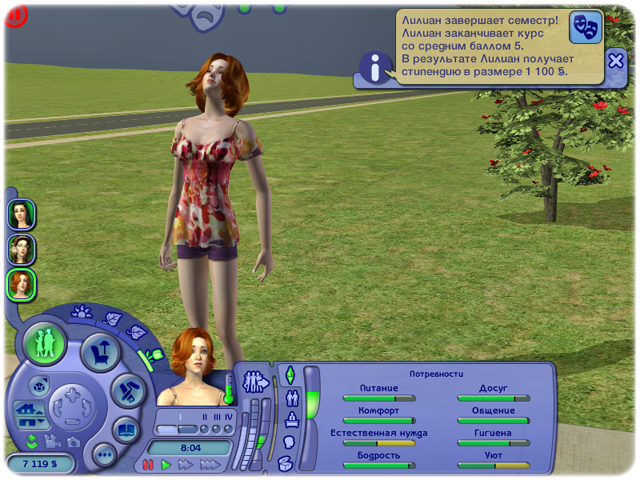The height and width of the screenshot is (480, 640).
Task: Select the dark-haired Sim portrait at top
Action: coord(21,214)
